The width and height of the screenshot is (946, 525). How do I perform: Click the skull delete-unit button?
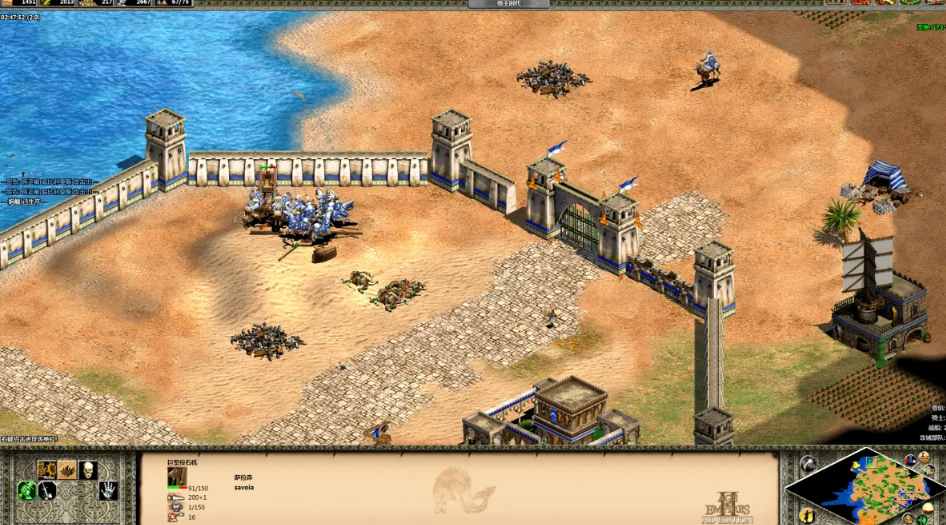tap(88, 470)
